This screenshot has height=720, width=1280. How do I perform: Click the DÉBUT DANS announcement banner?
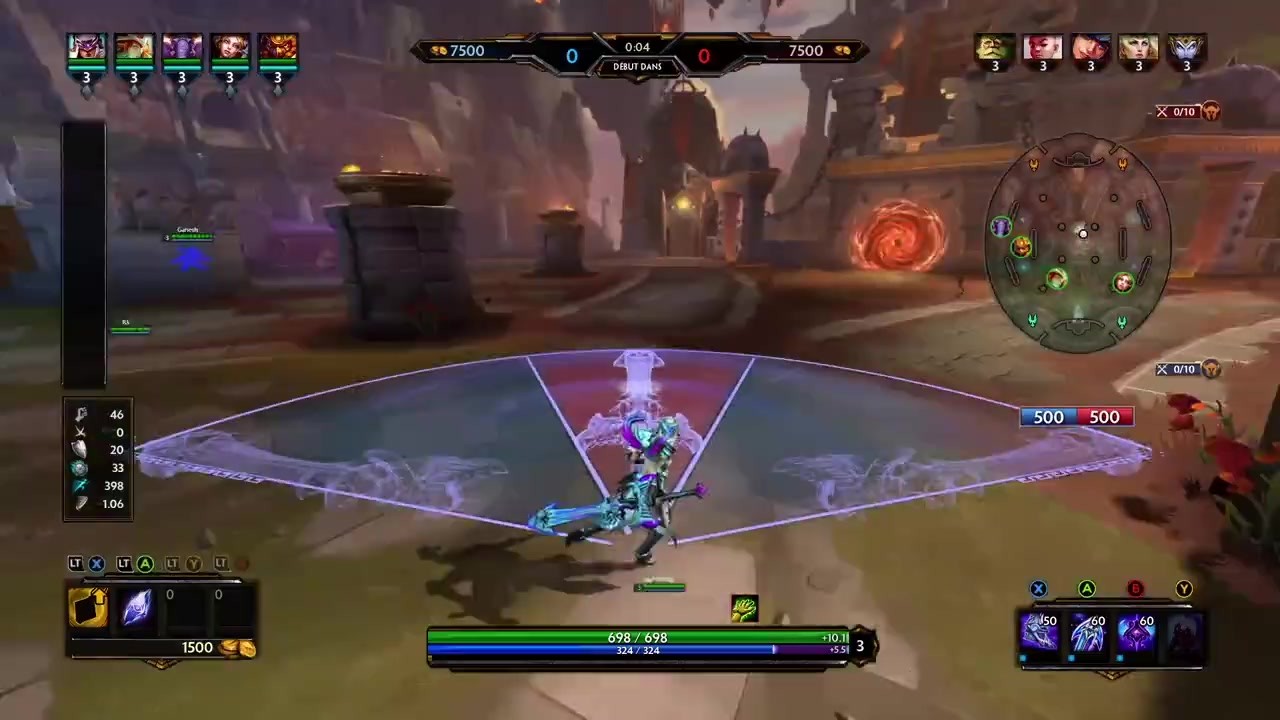pyautogui.click(x=637, y=66)
